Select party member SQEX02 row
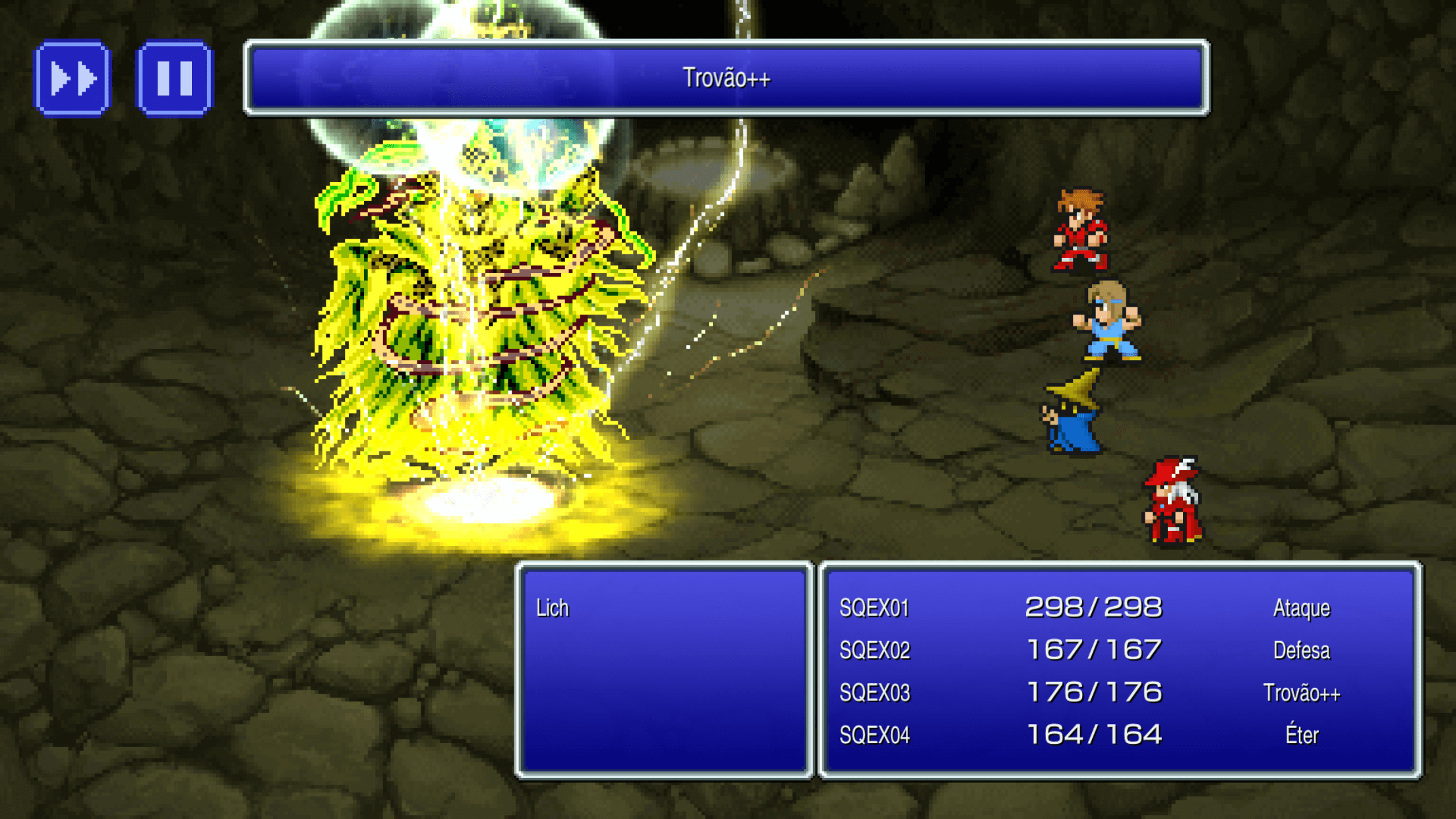Image resolution: width=1456 pixels, height=819 pixels. tap(874, 650)
